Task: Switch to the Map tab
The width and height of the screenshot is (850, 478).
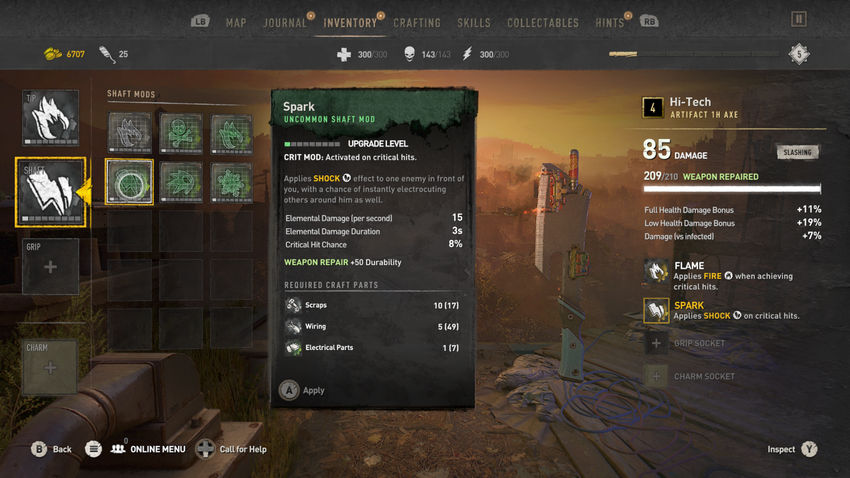Action: point(236,22)
